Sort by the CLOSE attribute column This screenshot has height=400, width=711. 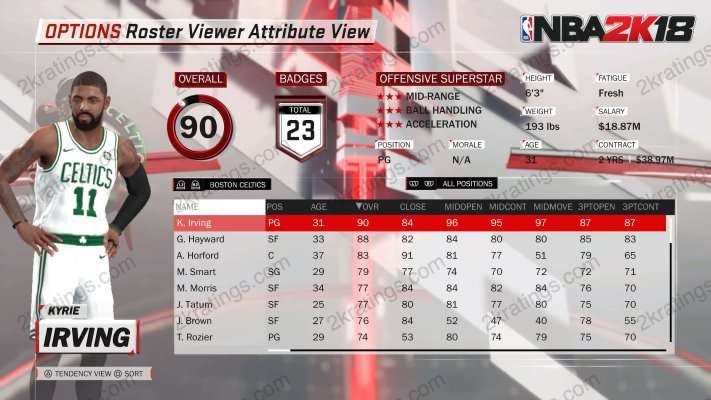pyautogui.click(x=410, y=206)
